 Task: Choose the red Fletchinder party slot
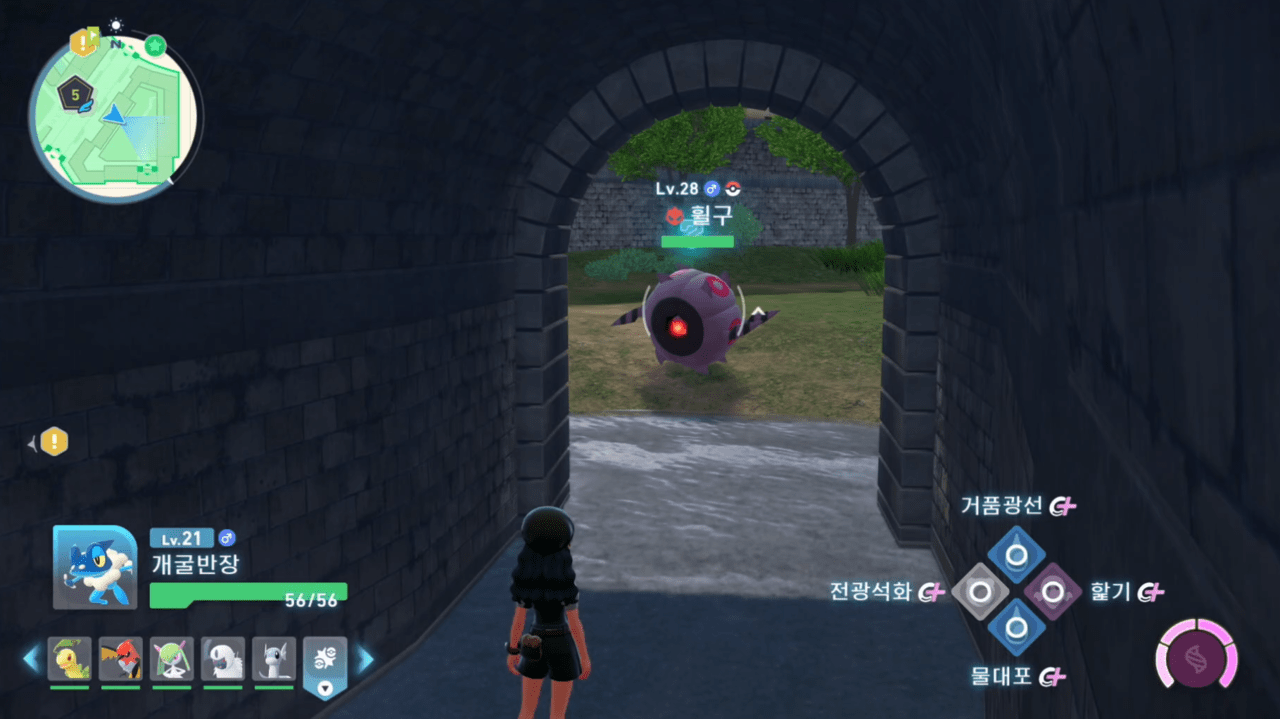click(x=120, y=658)
